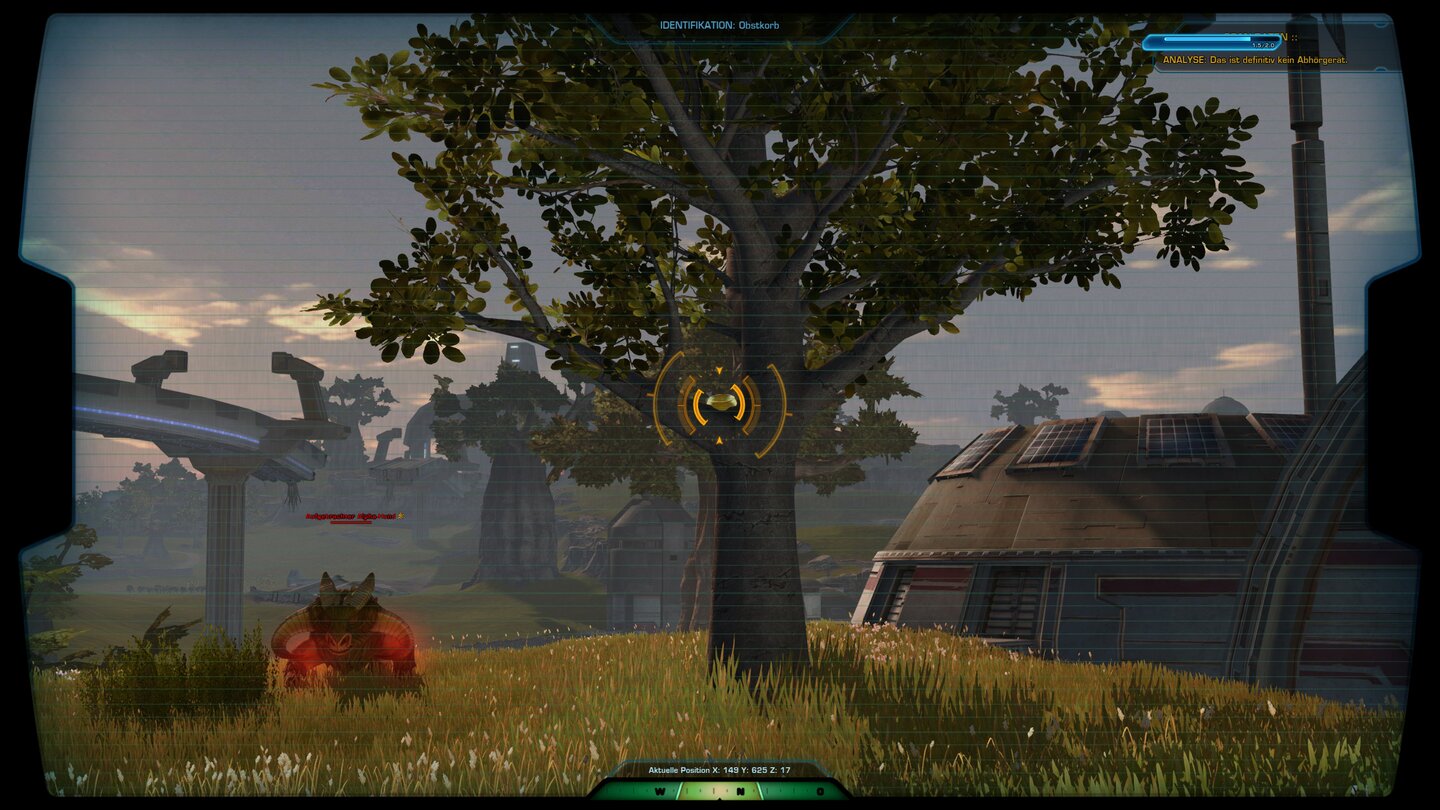This screenshot has height=810, width=1440.
Task: Select the yellow elite star beside the enemy nameplate
Action: (x=401, y=516)
